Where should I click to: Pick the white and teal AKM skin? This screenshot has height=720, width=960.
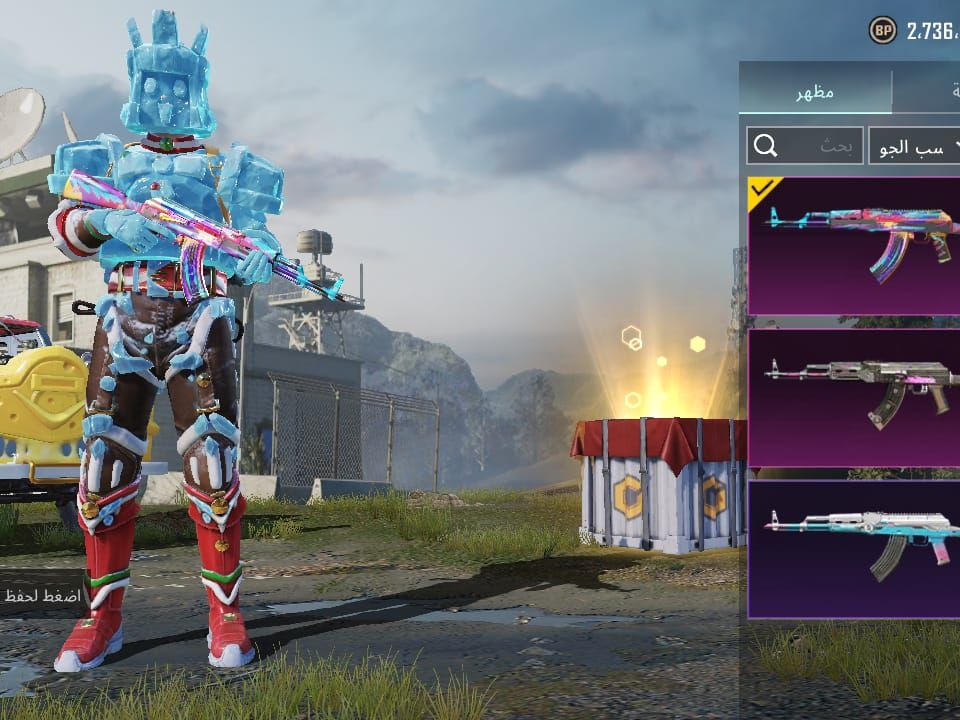tap(854, 549)
